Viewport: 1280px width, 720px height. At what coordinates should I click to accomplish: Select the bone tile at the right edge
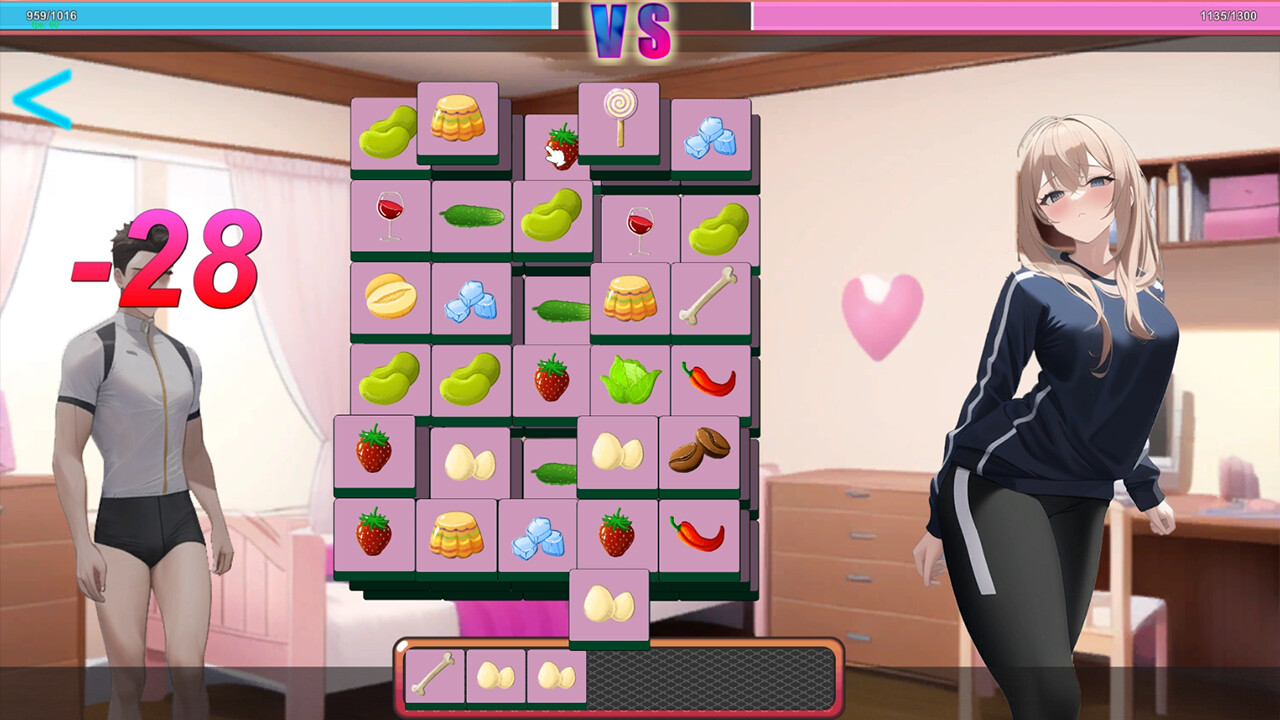[712, 295]
